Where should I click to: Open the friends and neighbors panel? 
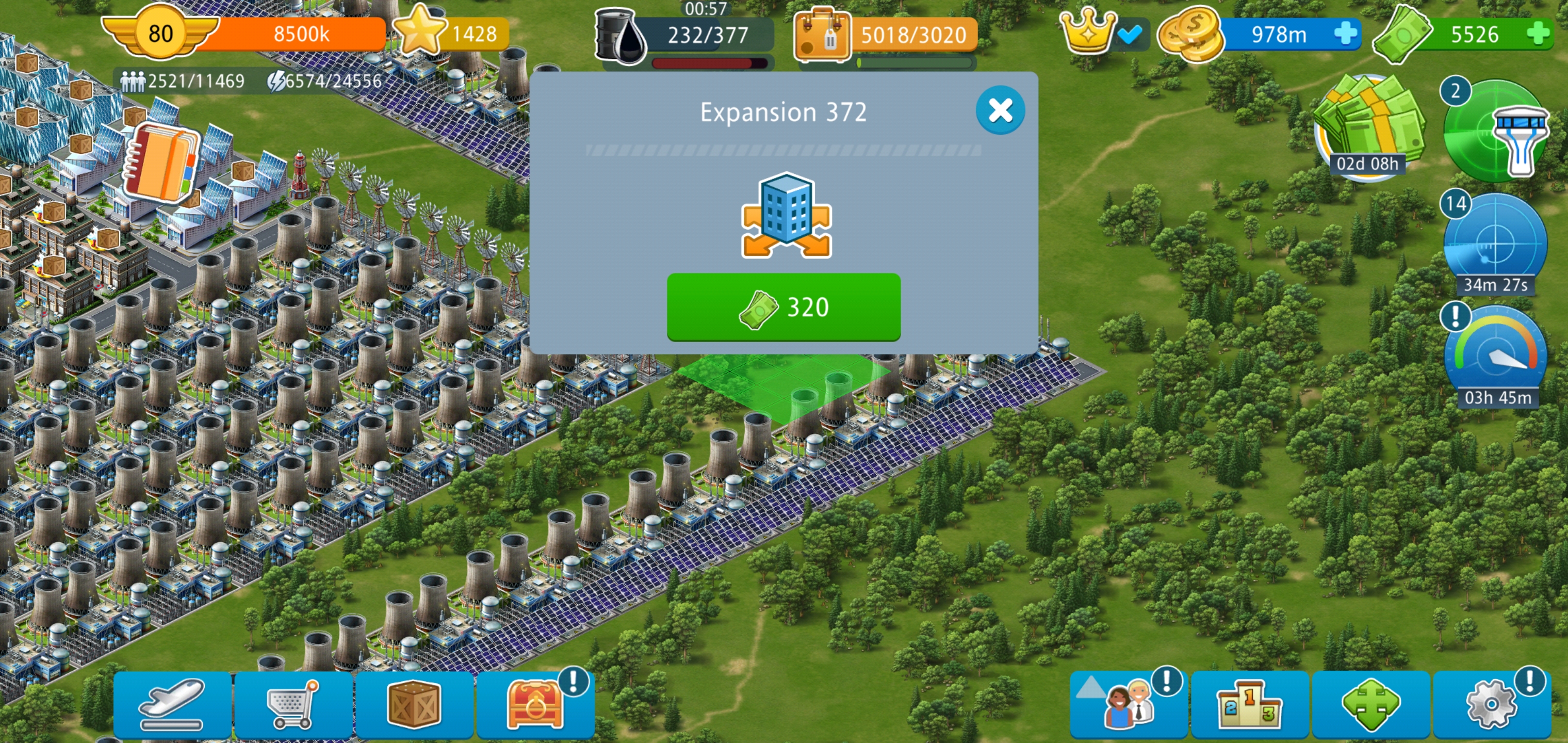pos(1128,705)
